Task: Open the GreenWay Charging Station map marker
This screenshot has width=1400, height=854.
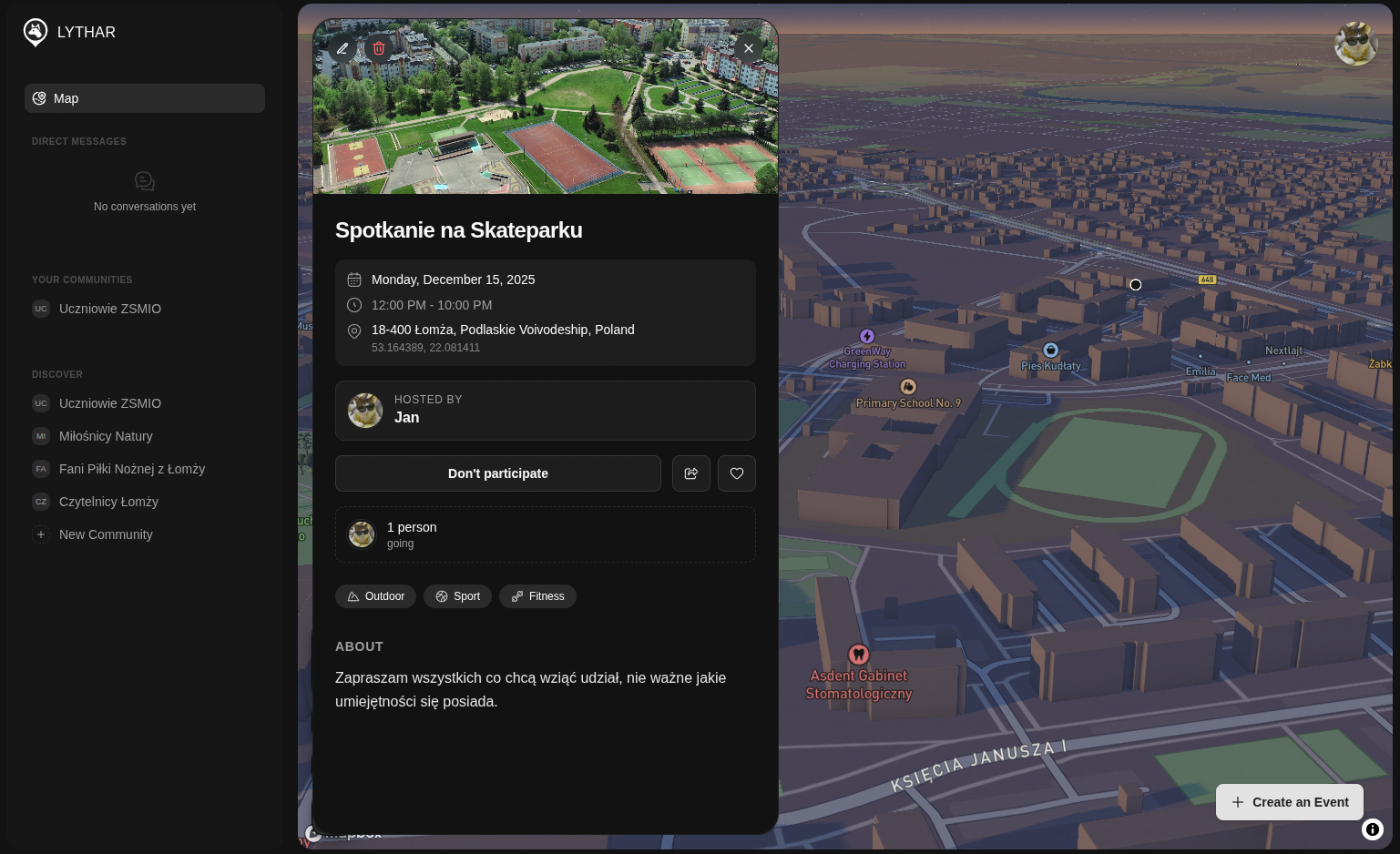Action: (x=866, y=337)
